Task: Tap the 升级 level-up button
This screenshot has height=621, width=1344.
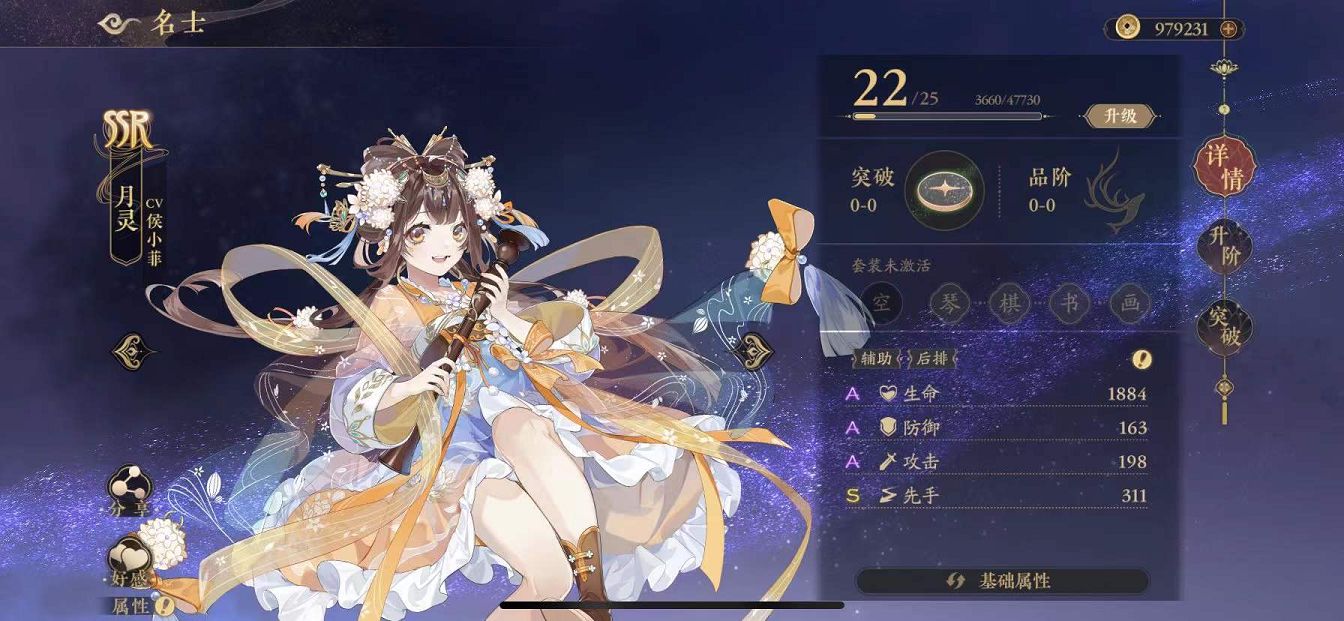Action: click(1120, 116)
